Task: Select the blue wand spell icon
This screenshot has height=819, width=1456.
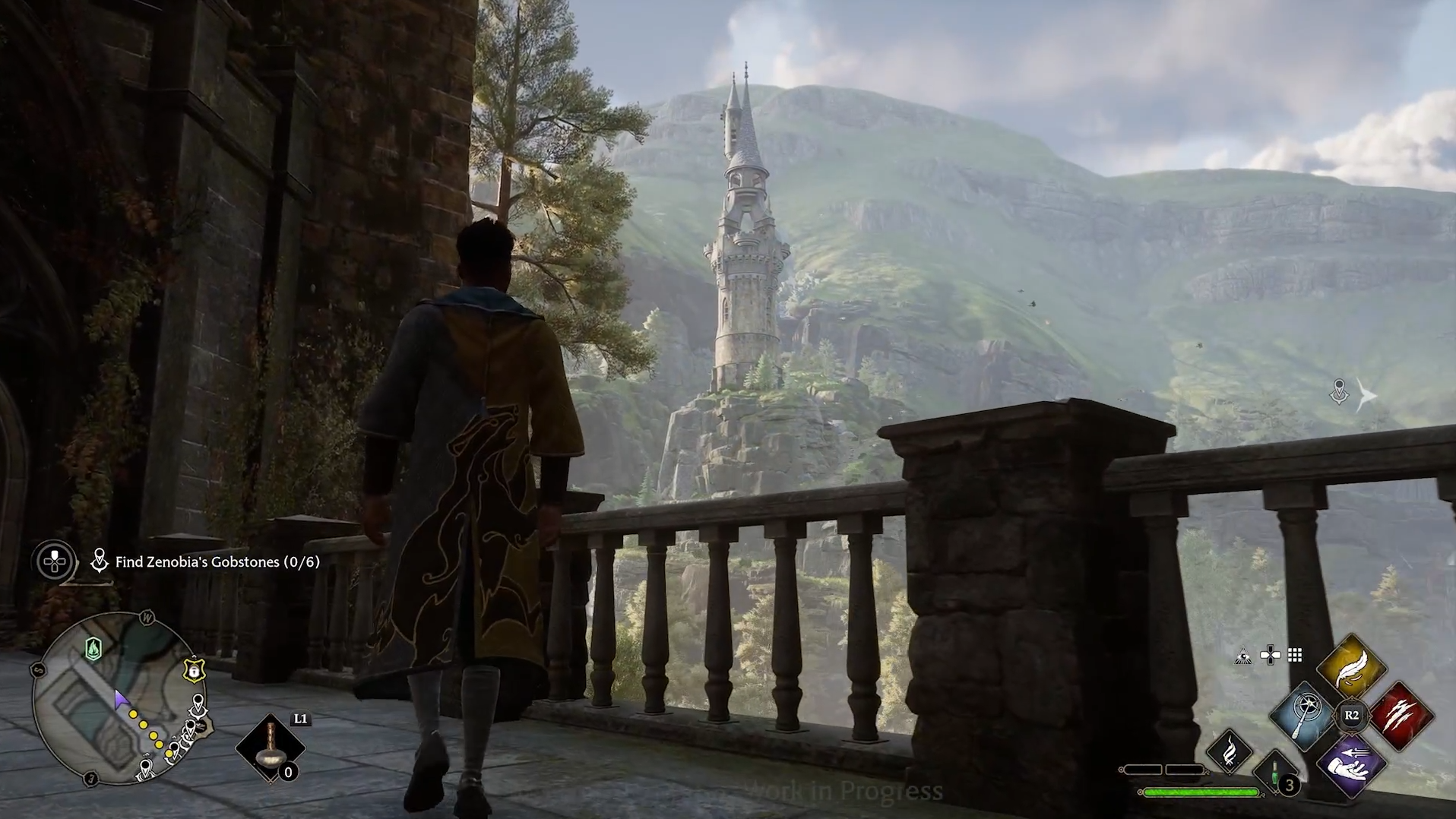Action: tap(1302, 716)
